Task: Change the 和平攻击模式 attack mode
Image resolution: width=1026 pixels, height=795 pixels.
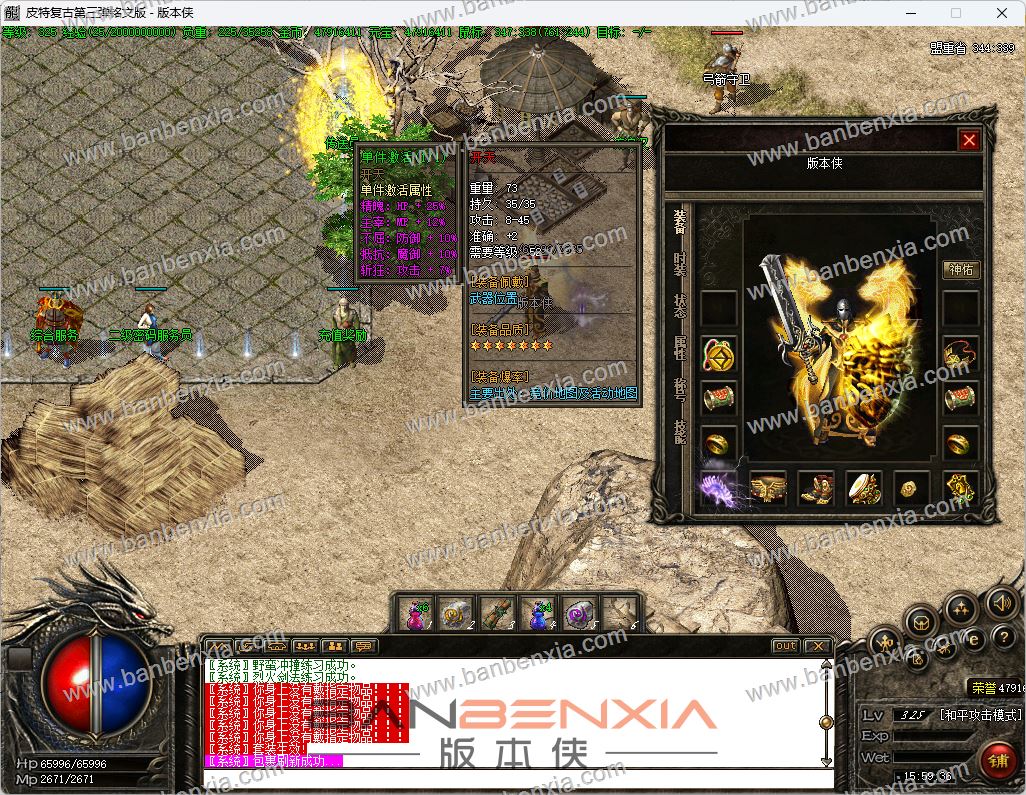Action: [980, 715]
